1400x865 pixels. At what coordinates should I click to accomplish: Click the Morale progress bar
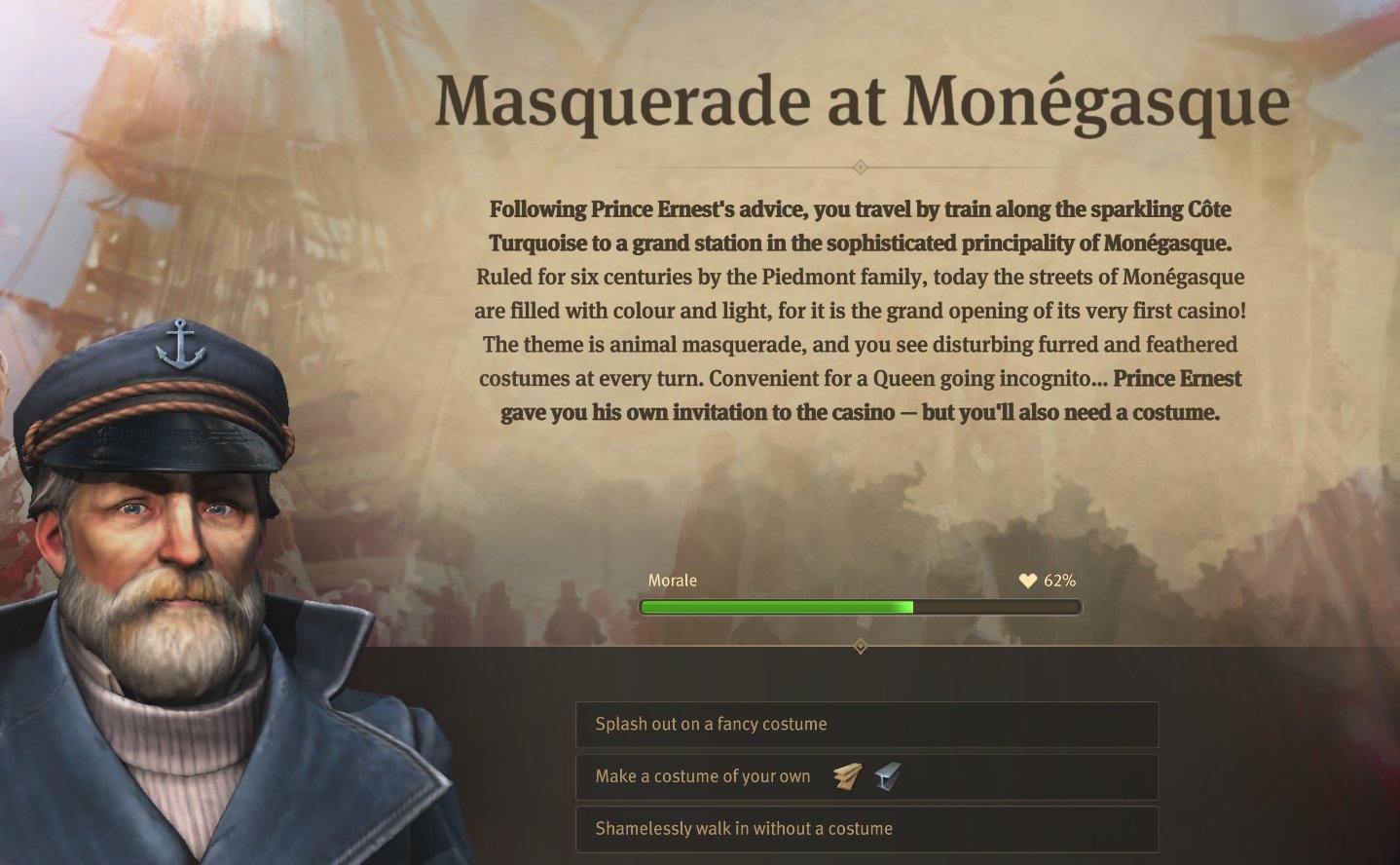tap(861, 606)
